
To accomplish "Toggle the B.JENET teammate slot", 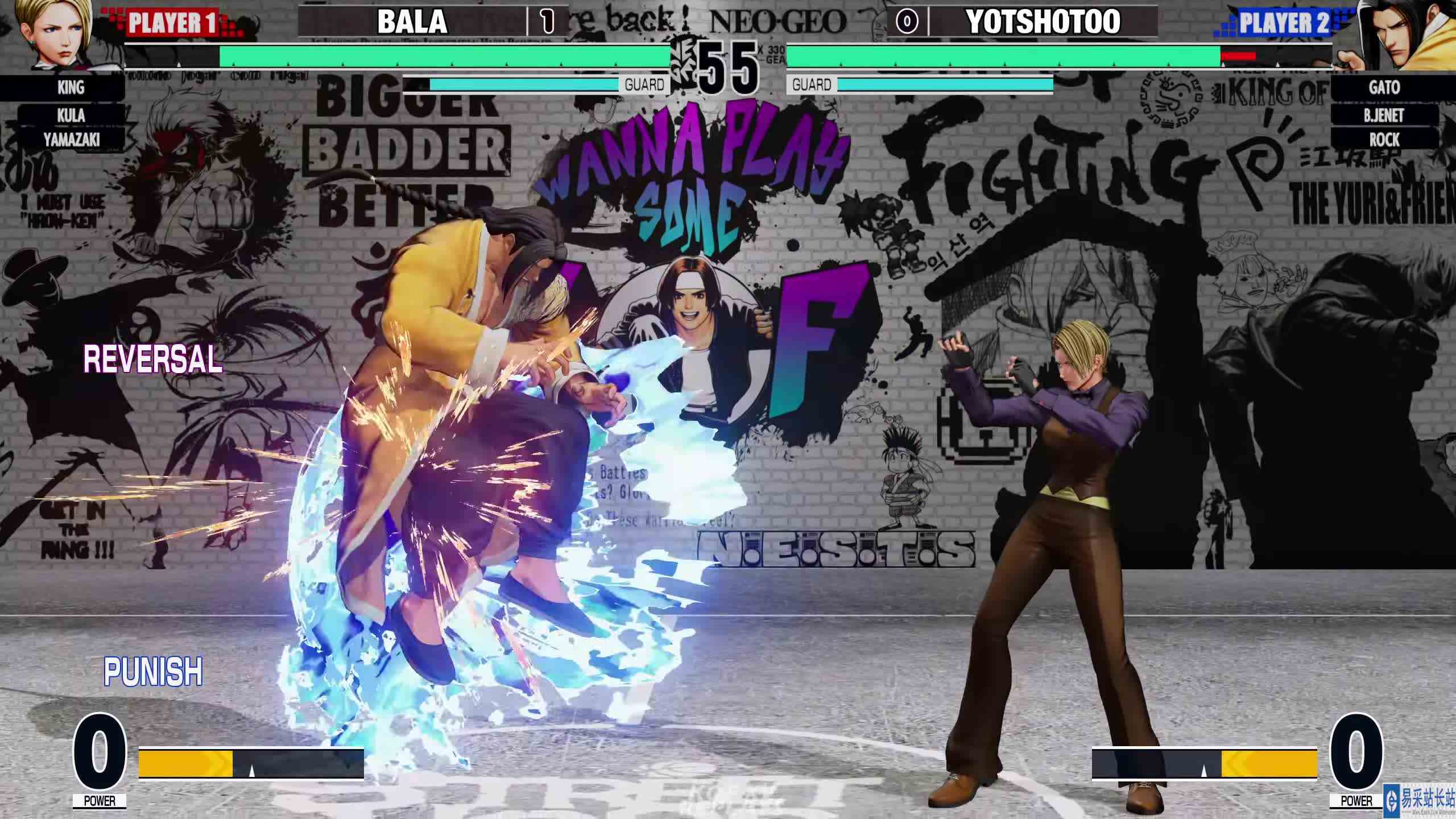I will point(1385,115).
